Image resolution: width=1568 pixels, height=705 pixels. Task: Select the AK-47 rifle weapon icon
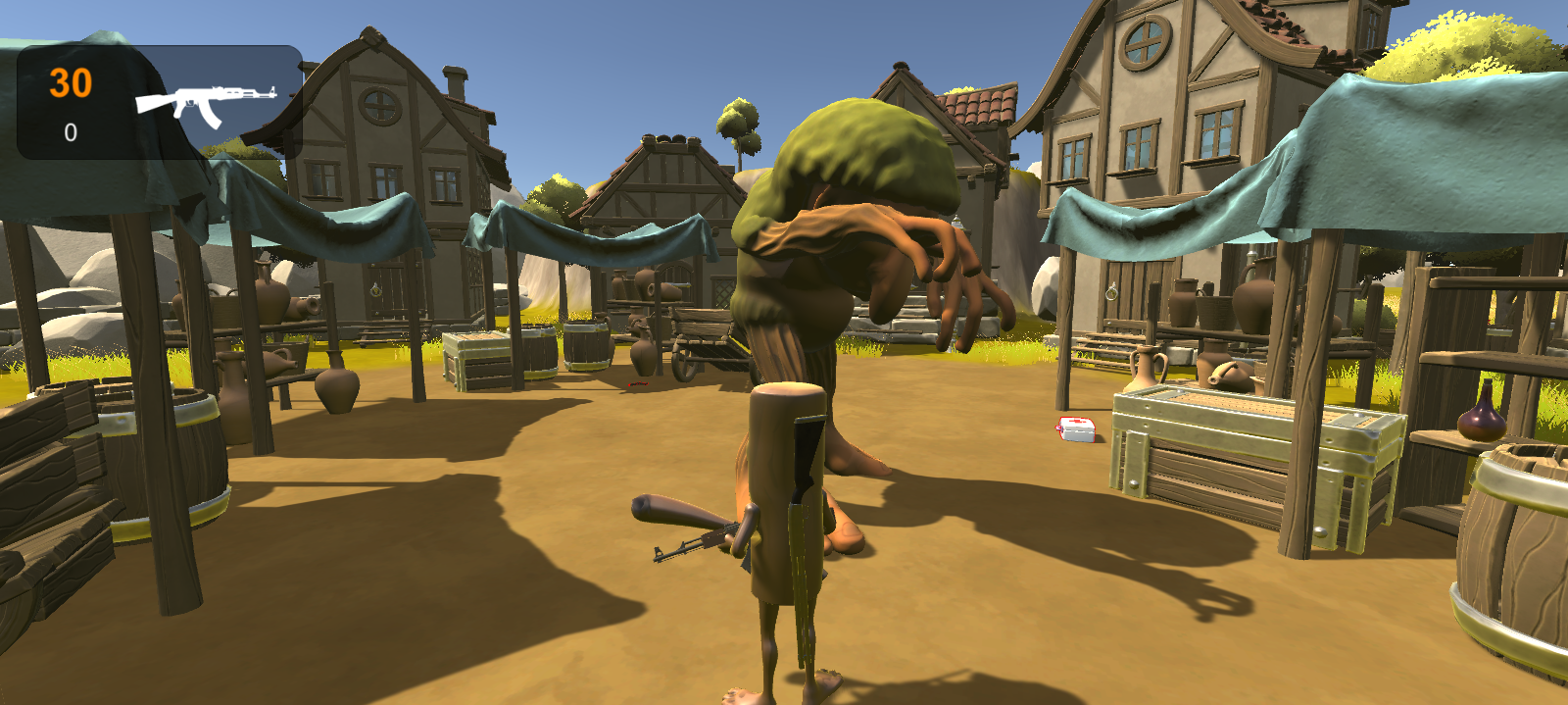(204, 103)
